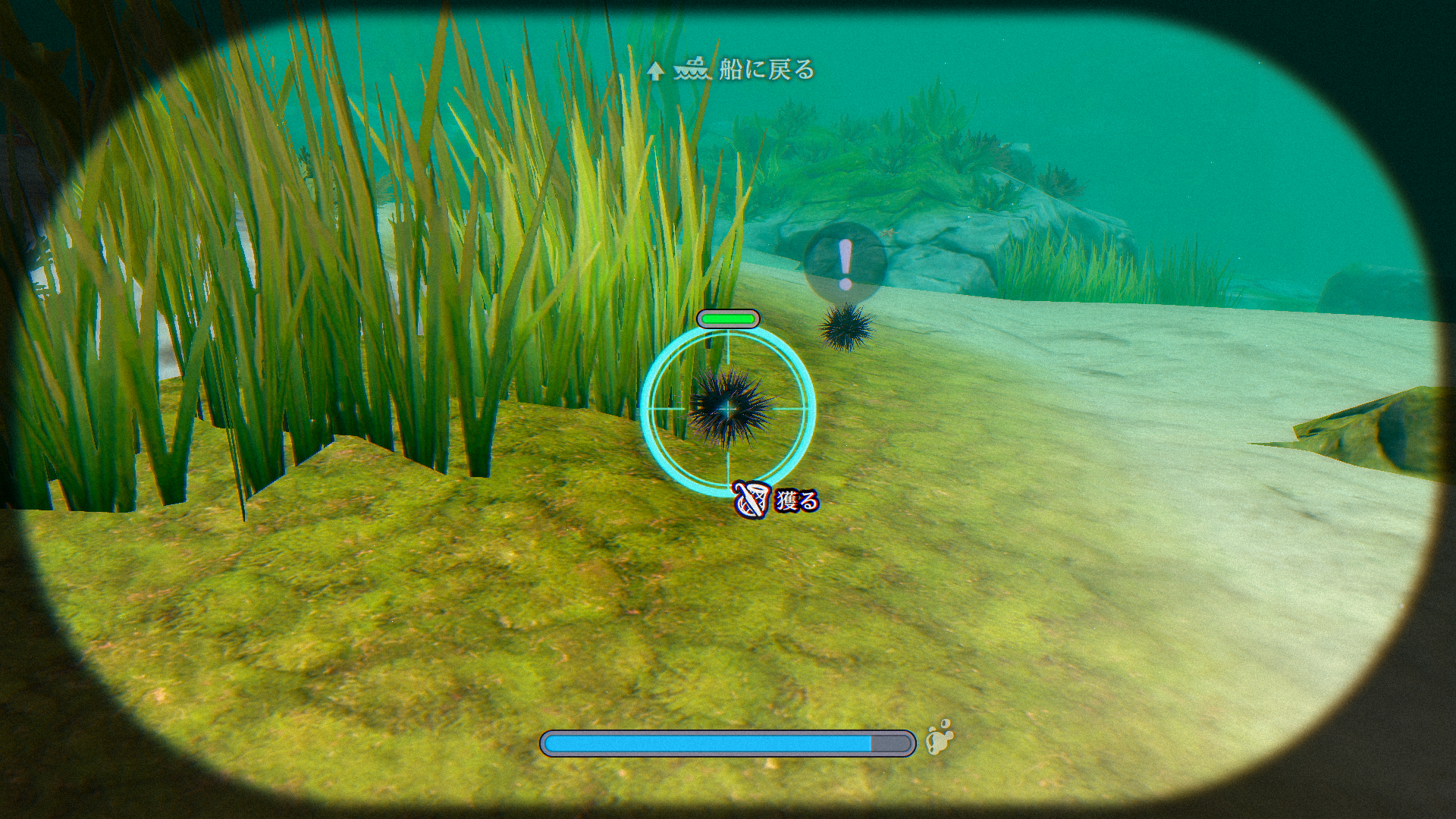Click the upward arrow beside the boat icon

[655, 71]
